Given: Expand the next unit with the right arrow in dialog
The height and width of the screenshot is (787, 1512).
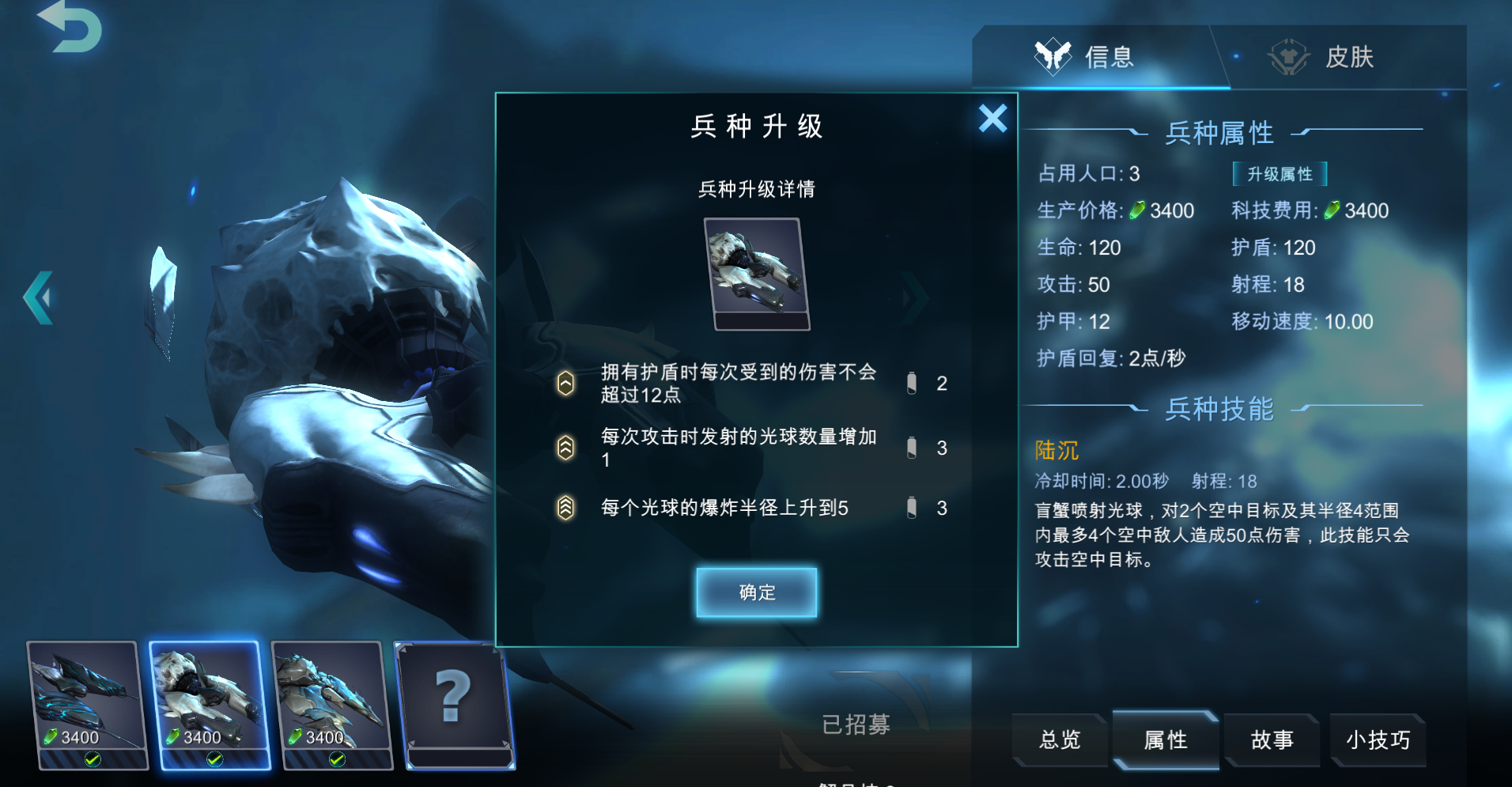Looking at the screenshot, I should (912, 297).
